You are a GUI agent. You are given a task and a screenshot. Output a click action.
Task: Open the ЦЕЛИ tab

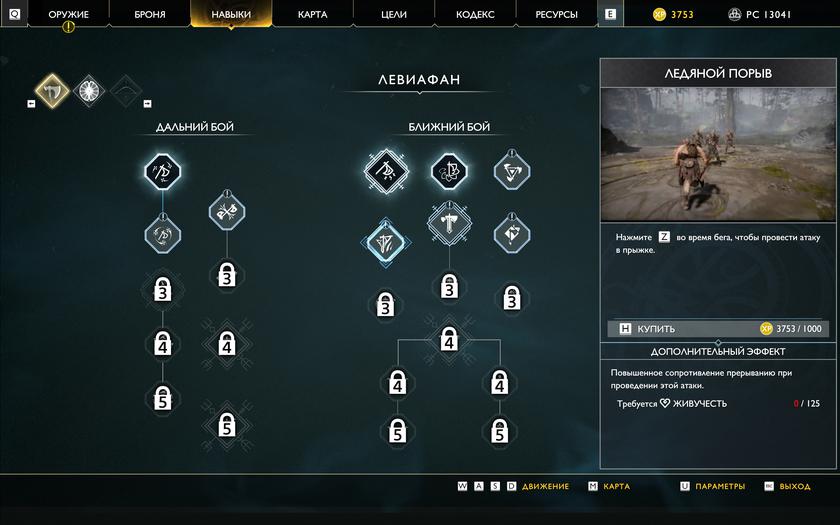[x=394, y=15]
